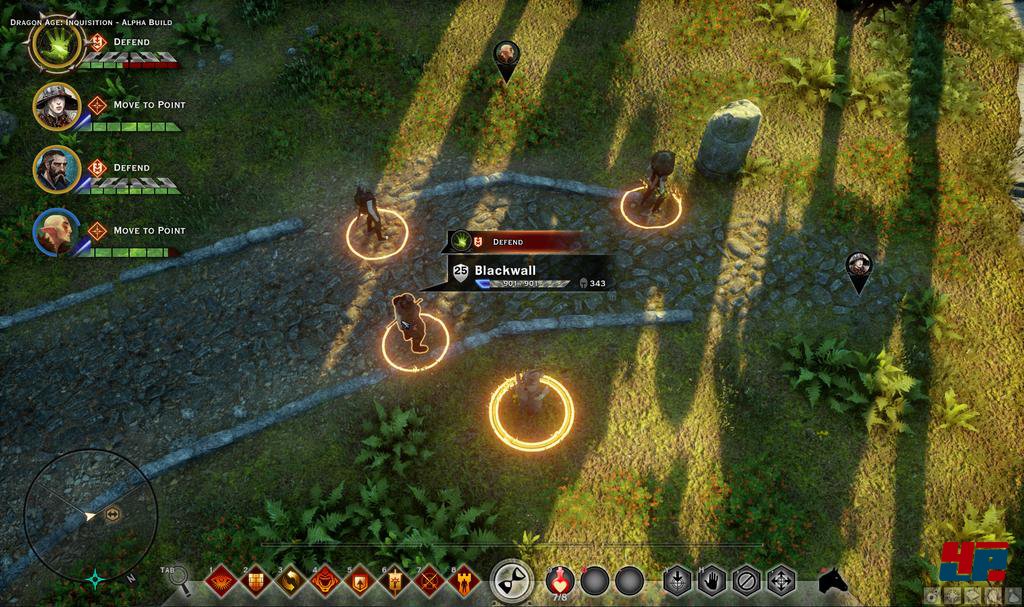This screenshot has width=1024, height=607.
Task: Activate the red eye ability in slot 1
Action: pyautogui.click(x=223, y=581)
